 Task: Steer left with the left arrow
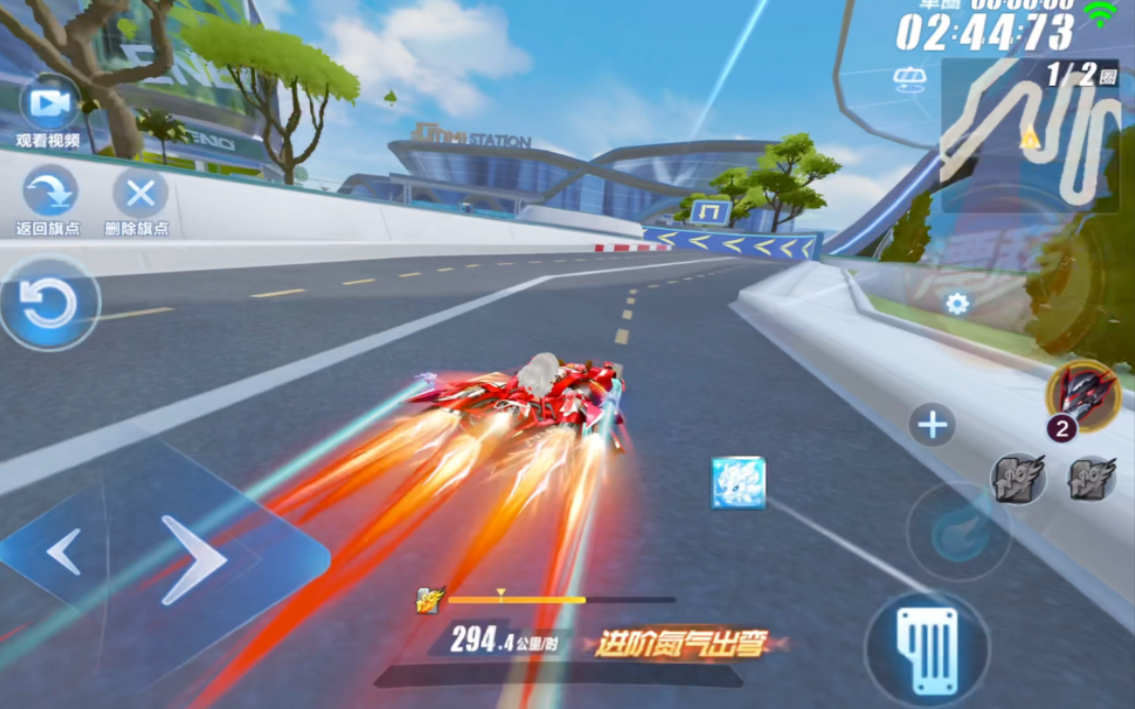click(x=63, y=552)
